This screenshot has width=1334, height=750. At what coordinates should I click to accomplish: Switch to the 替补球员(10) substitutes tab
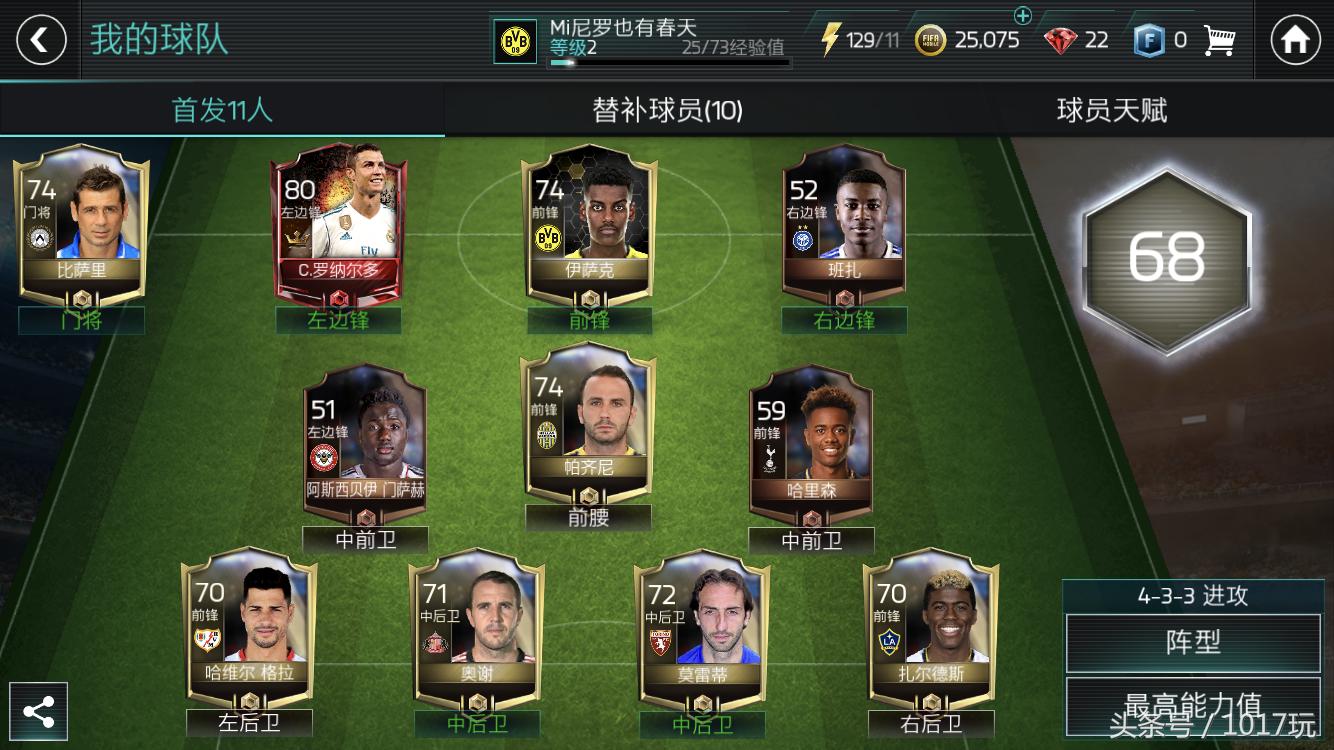[x=667, y=112]
